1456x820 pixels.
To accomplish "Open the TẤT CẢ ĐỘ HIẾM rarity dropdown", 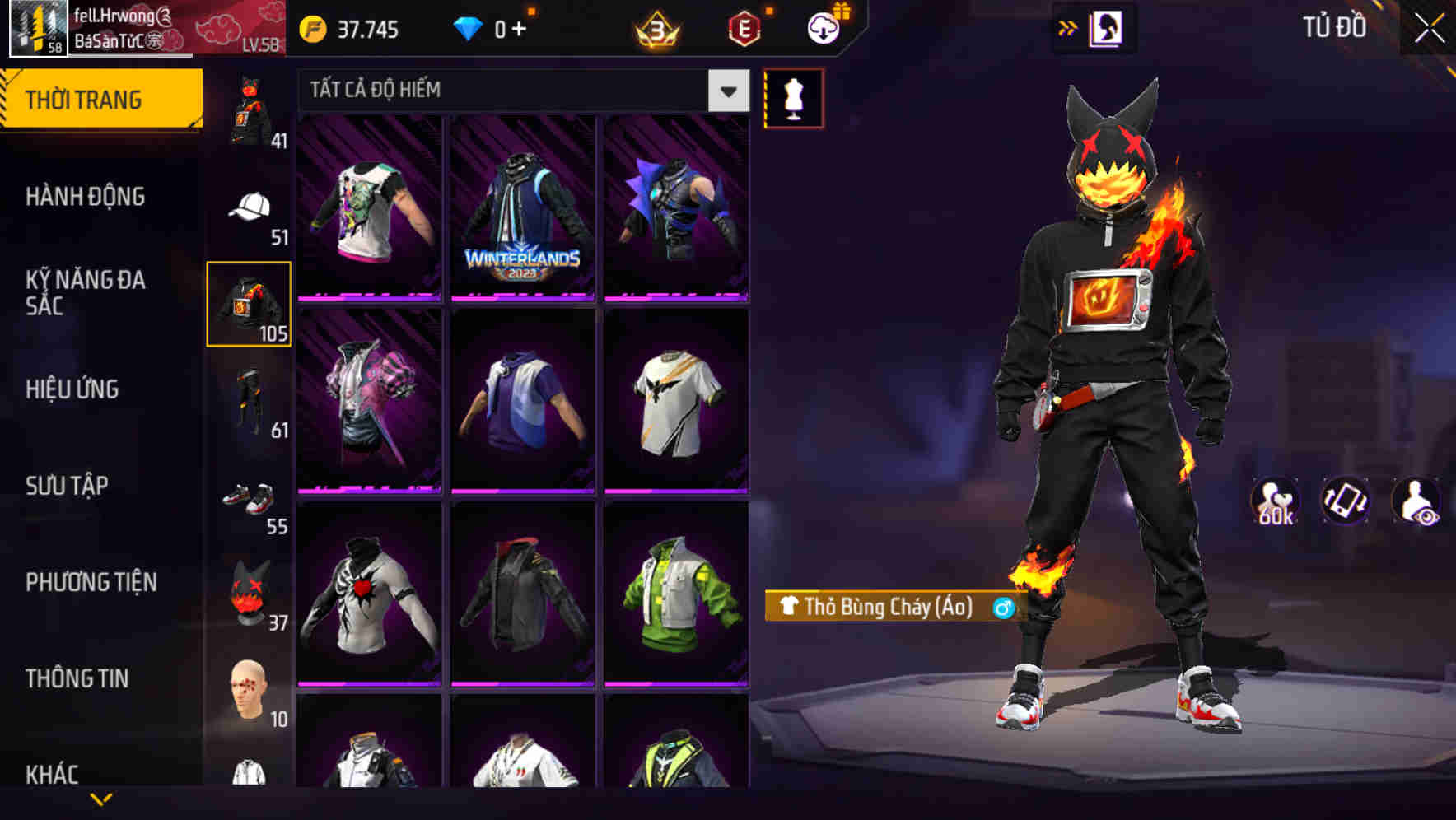I will point(511,91).
